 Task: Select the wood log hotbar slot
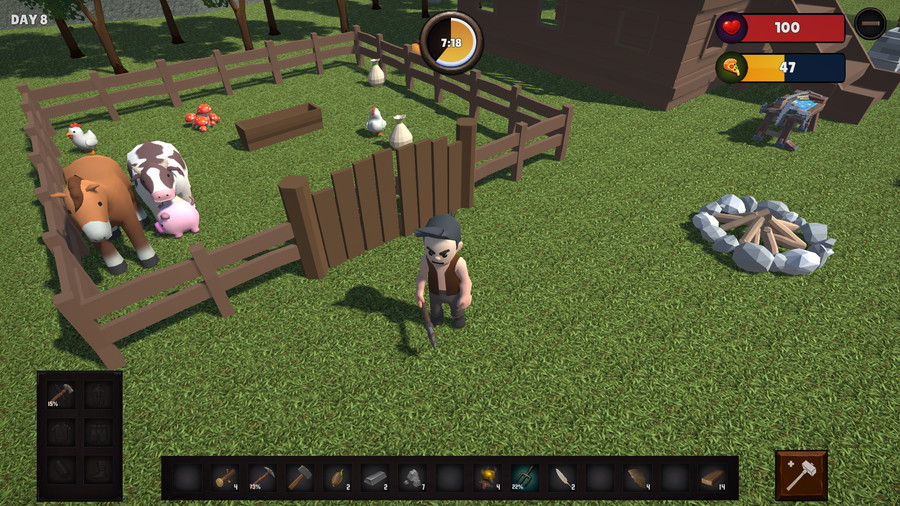coord(225,477)
